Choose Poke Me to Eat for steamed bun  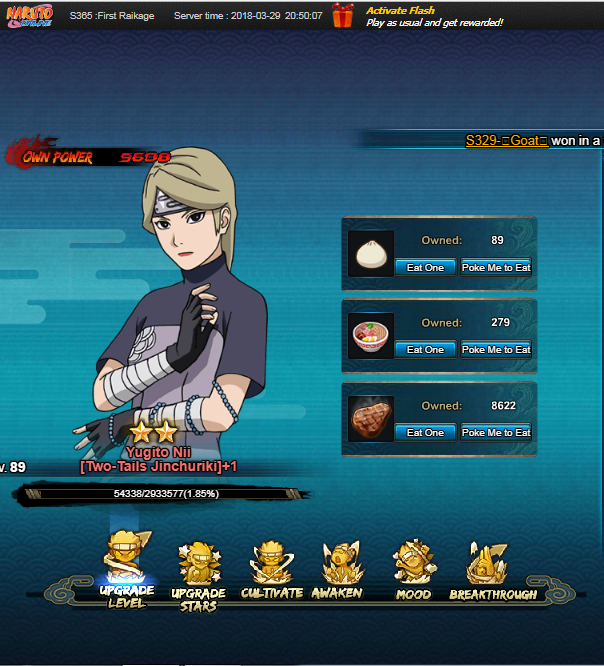[x=496, y=267]
